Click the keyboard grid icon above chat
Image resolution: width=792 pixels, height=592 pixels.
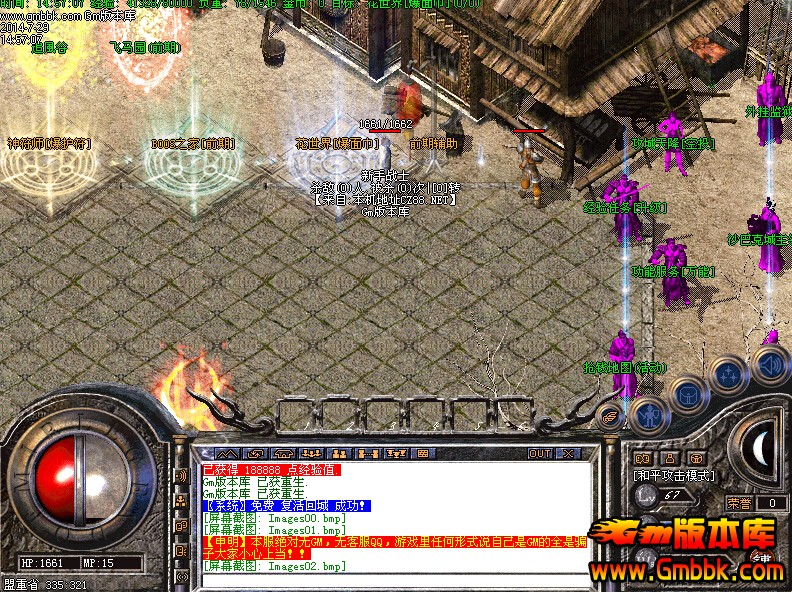tap(423, 454)
